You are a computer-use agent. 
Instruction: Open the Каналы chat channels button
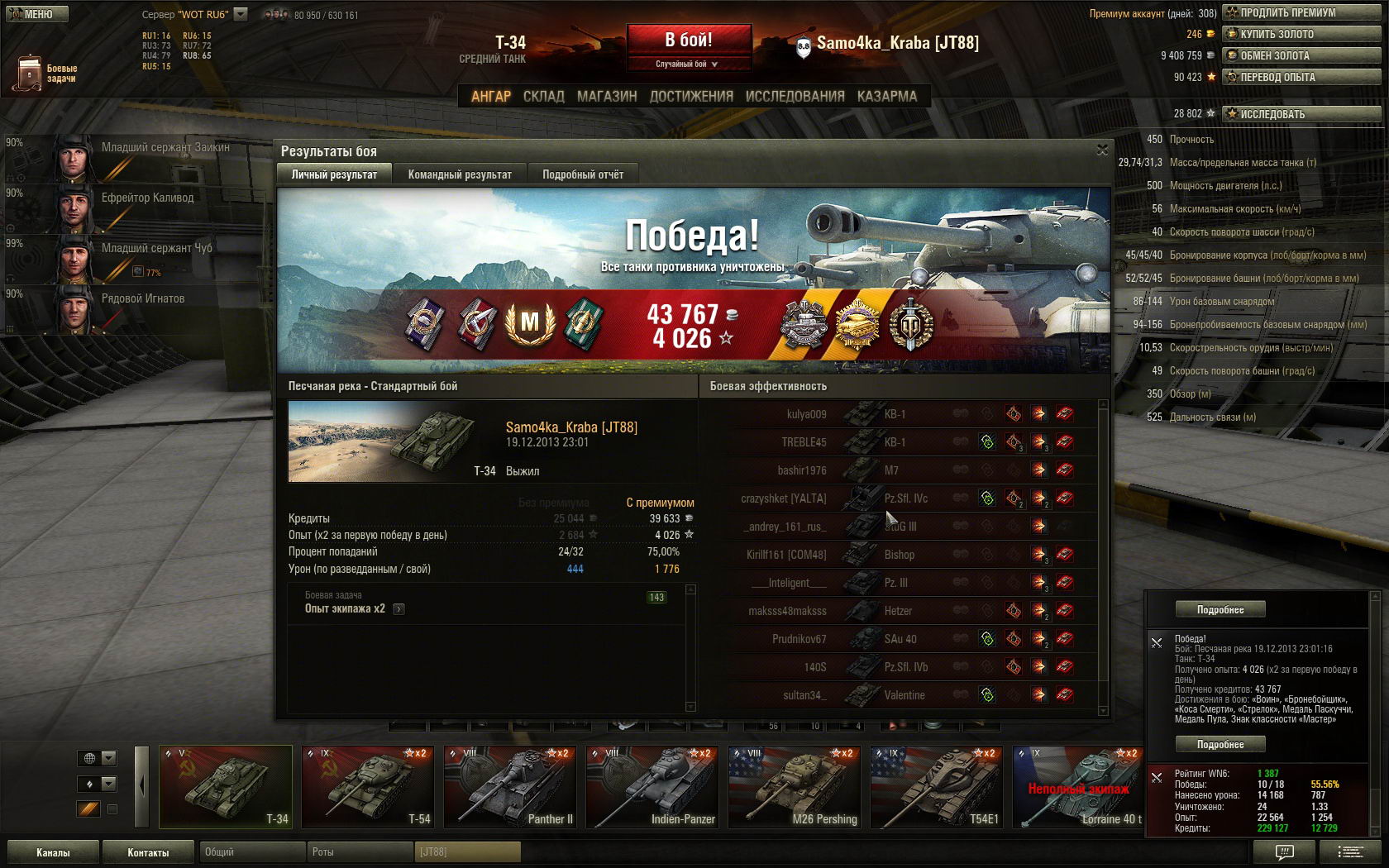point(53,852)
